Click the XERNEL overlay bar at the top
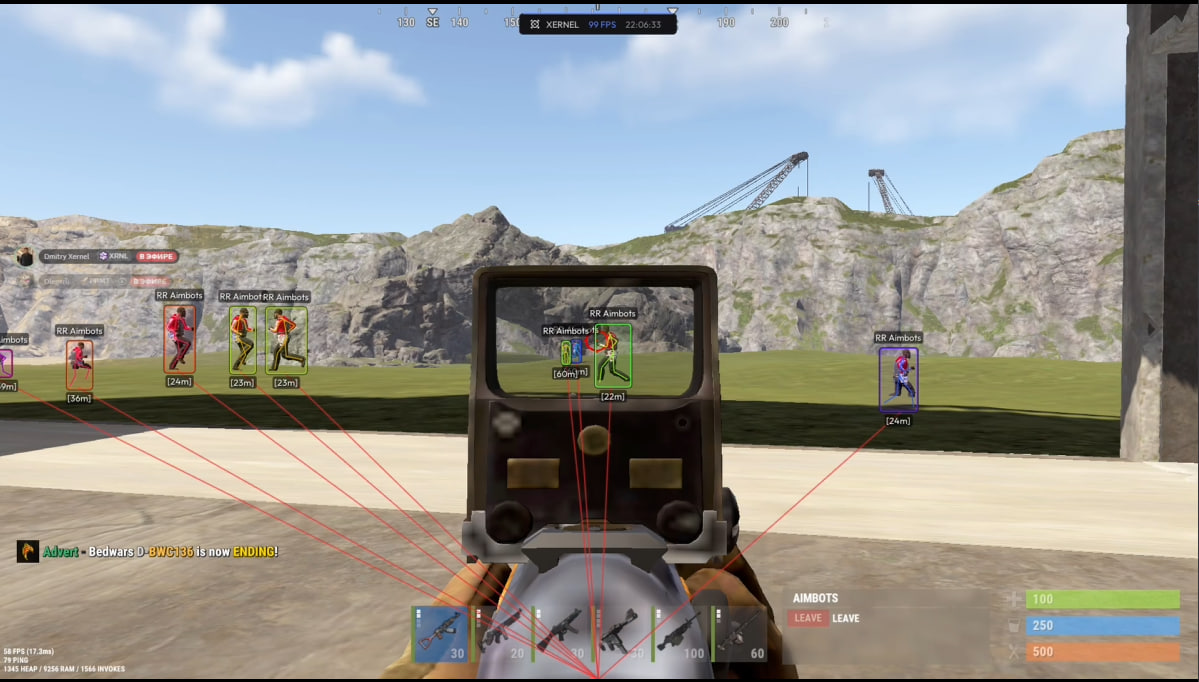Screen dimensions: 1199x682 click(597, 24)
